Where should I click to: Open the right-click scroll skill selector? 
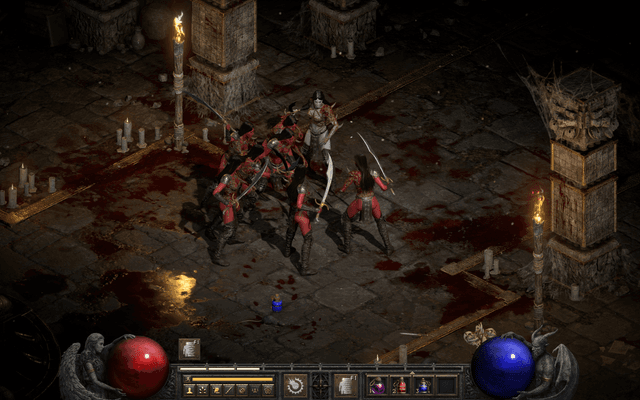tap(346, 385)
